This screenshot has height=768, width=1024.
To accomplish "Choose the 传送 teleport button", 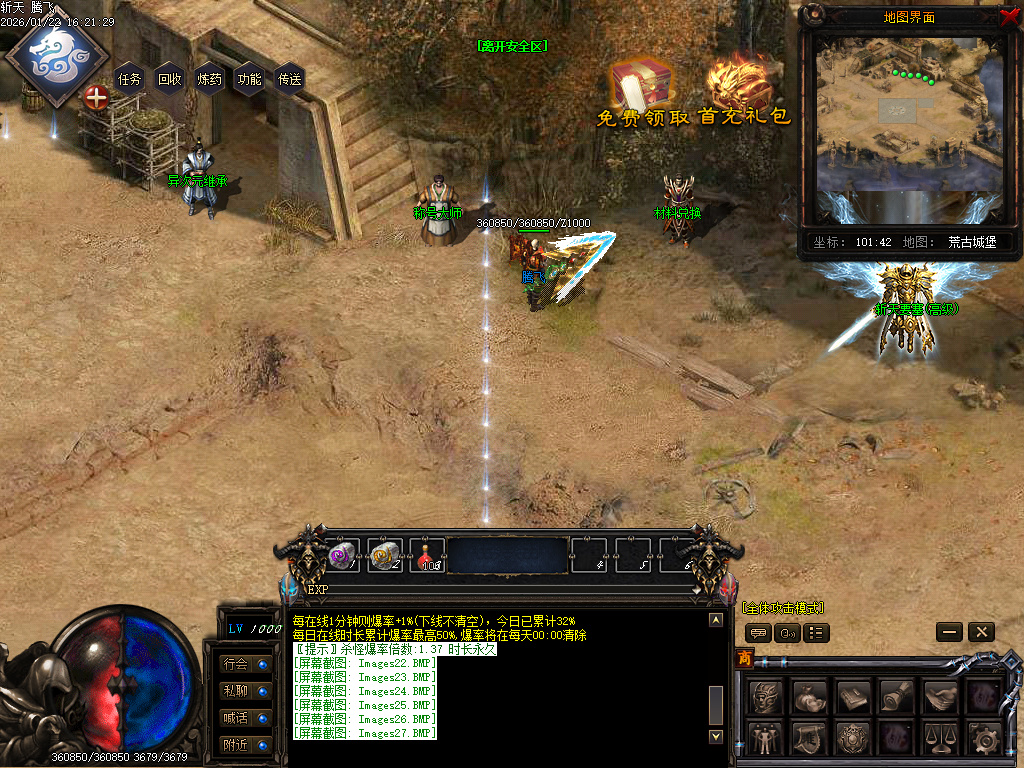I will point(290,79).
